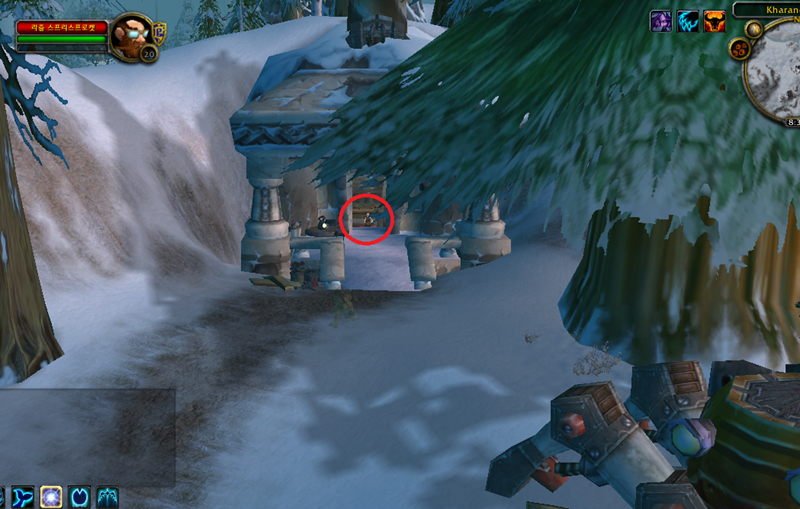800x509 pixels.
Task: Click the blue shield PvP faction badge
Action: [159, 33]
